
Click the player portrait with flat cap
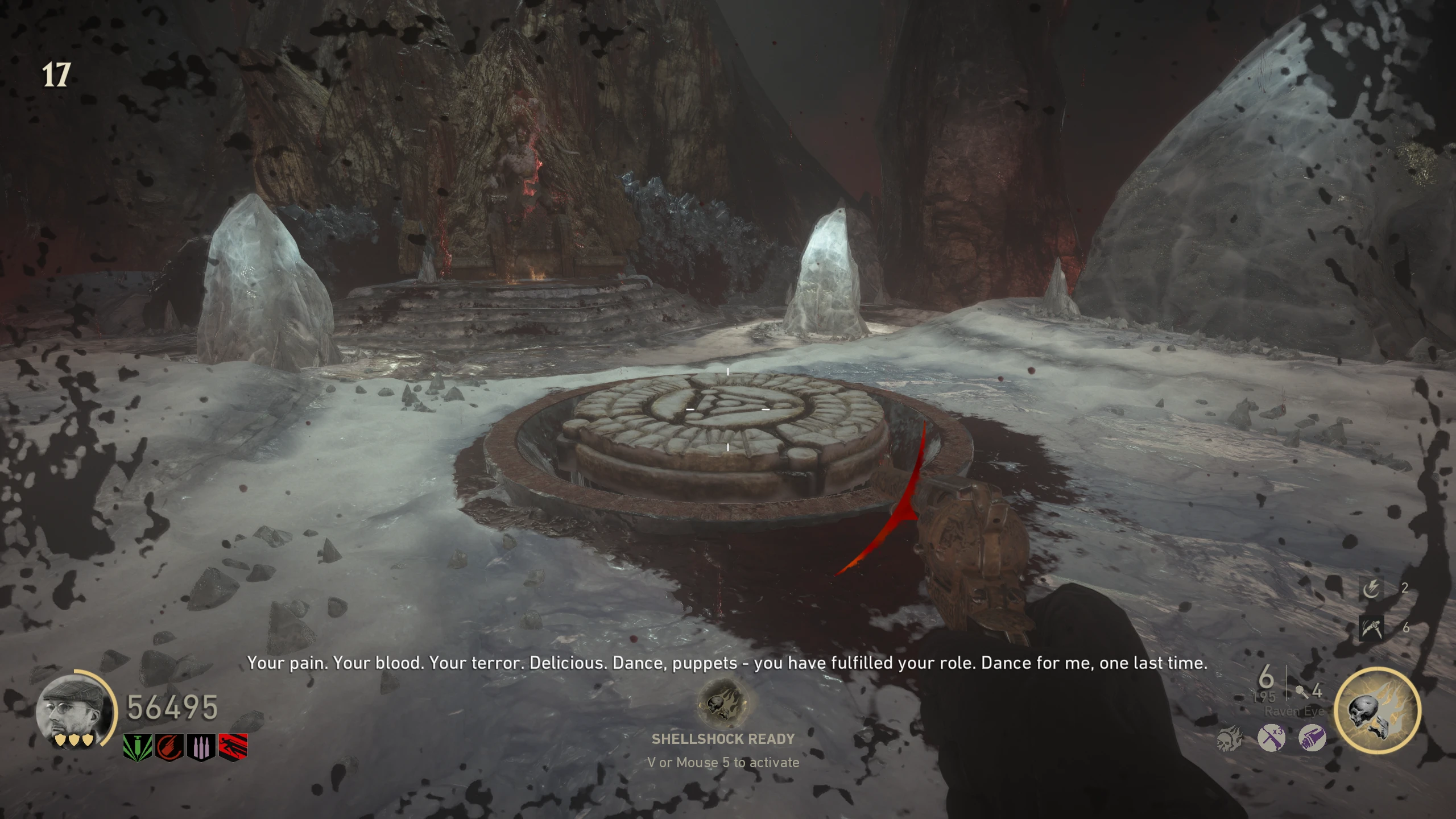(73, 710)
